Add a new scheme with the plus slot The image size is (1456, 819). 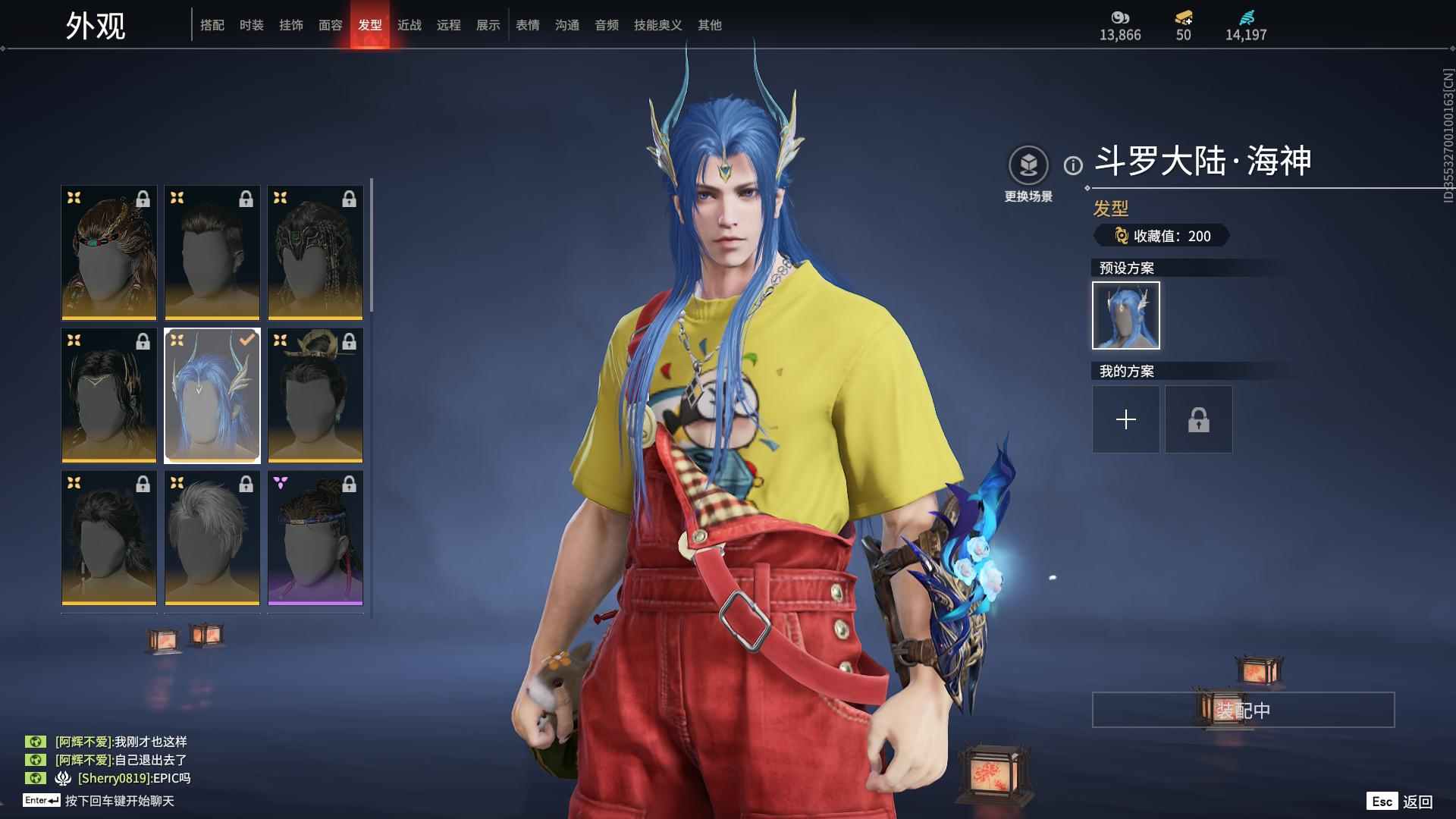[x=1125, y=419]
